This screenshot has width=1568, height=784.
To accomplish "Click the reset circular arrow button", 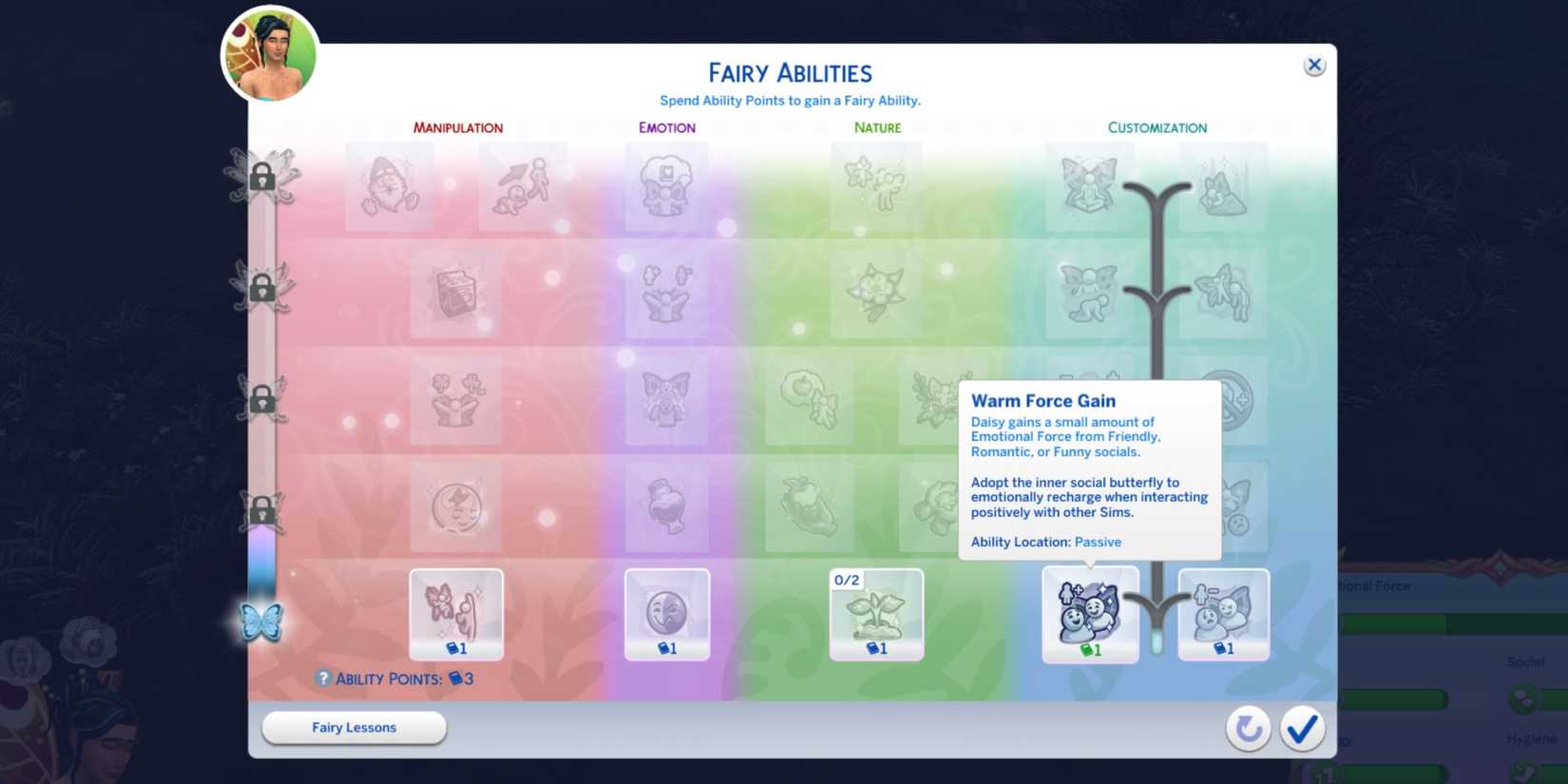I will pyautogui.click(x=1247, y=728).
